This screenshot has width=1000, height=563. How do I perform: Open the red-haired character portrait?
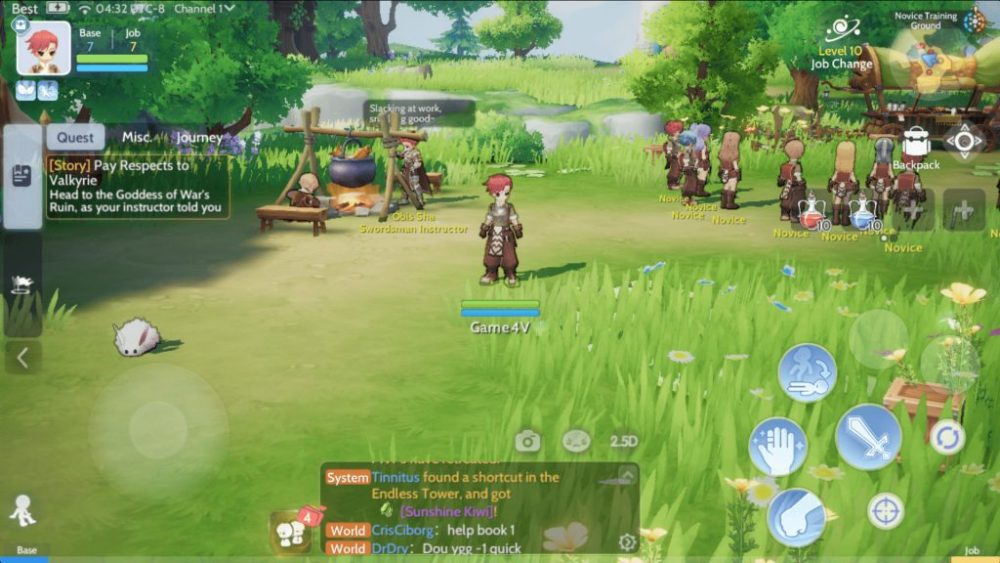tap(44, 48)
